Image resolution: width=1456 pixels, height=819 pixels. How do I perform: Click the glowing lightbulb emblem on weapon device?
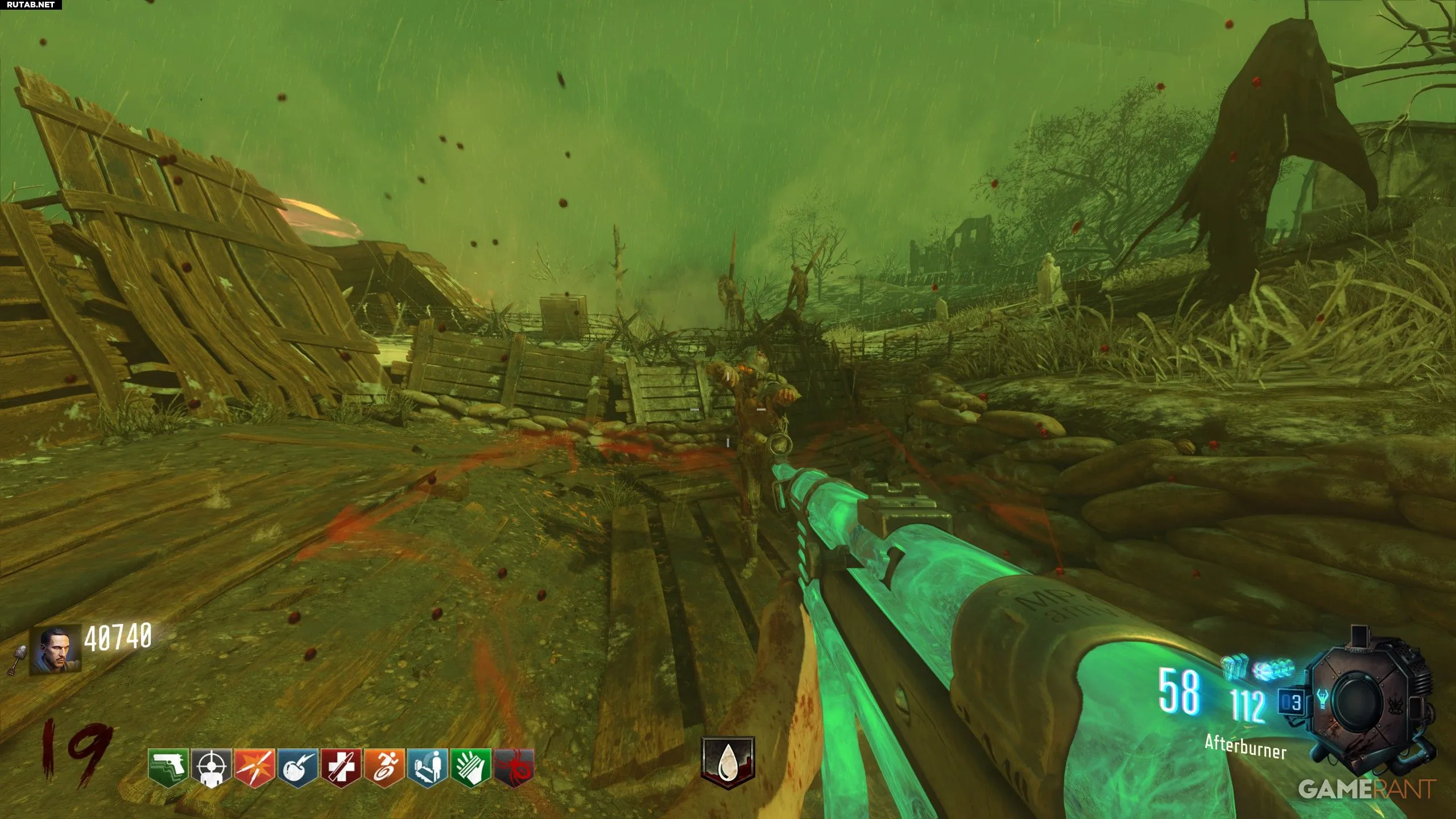(1322, 699)
